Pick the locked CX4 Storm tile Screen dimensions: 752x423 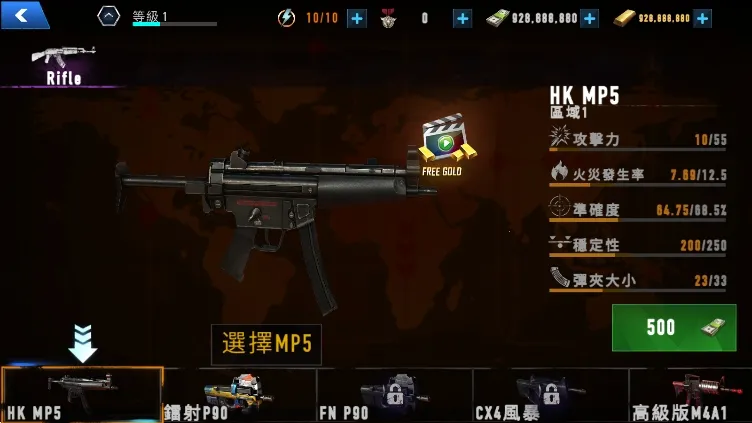coord(550,395)
